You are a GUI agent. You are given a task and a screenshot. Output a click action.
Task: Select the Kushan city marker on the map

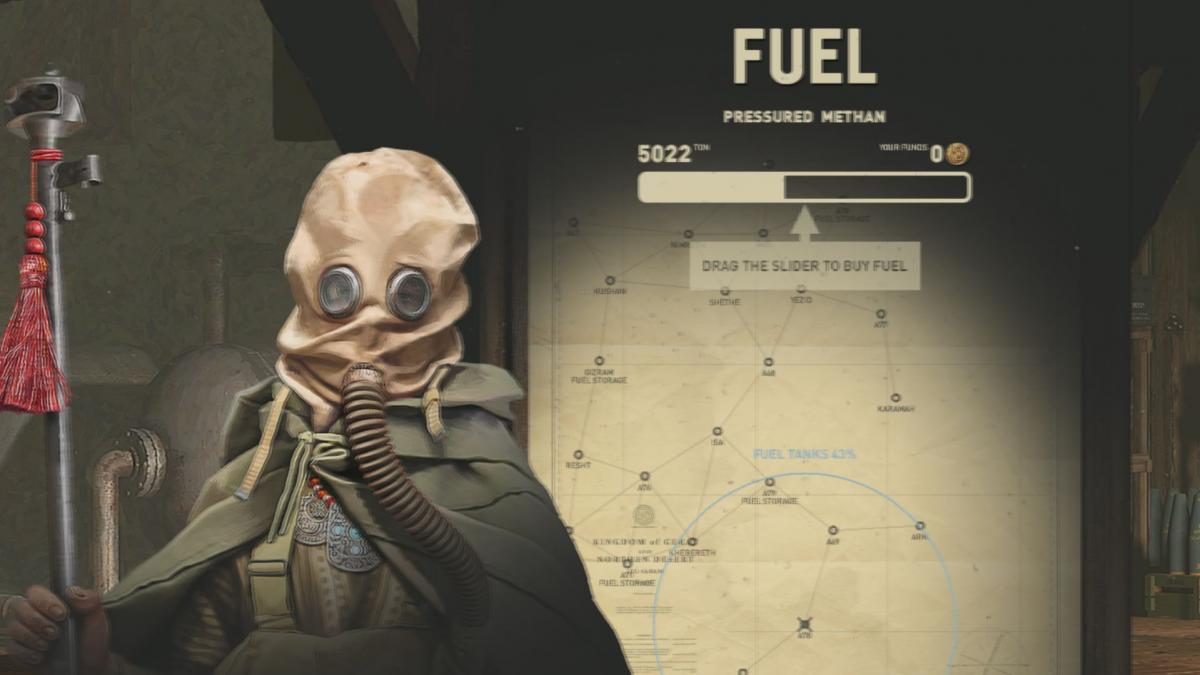[609, 281]
